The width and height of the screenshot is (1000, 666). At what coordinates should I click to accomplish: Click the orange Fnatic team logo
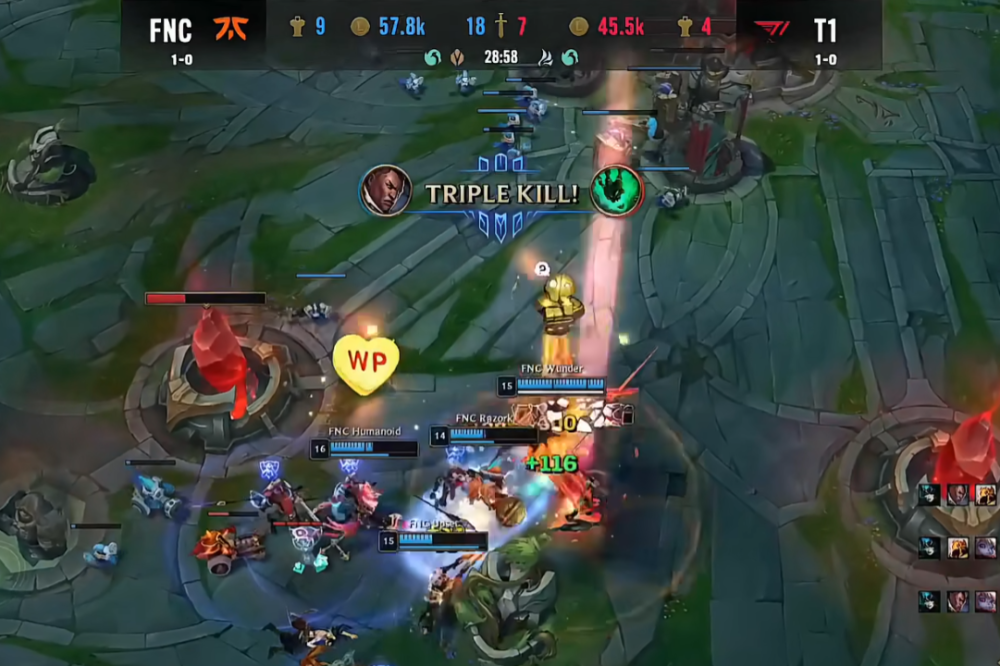pyautogui.click(x=230, y=28)
